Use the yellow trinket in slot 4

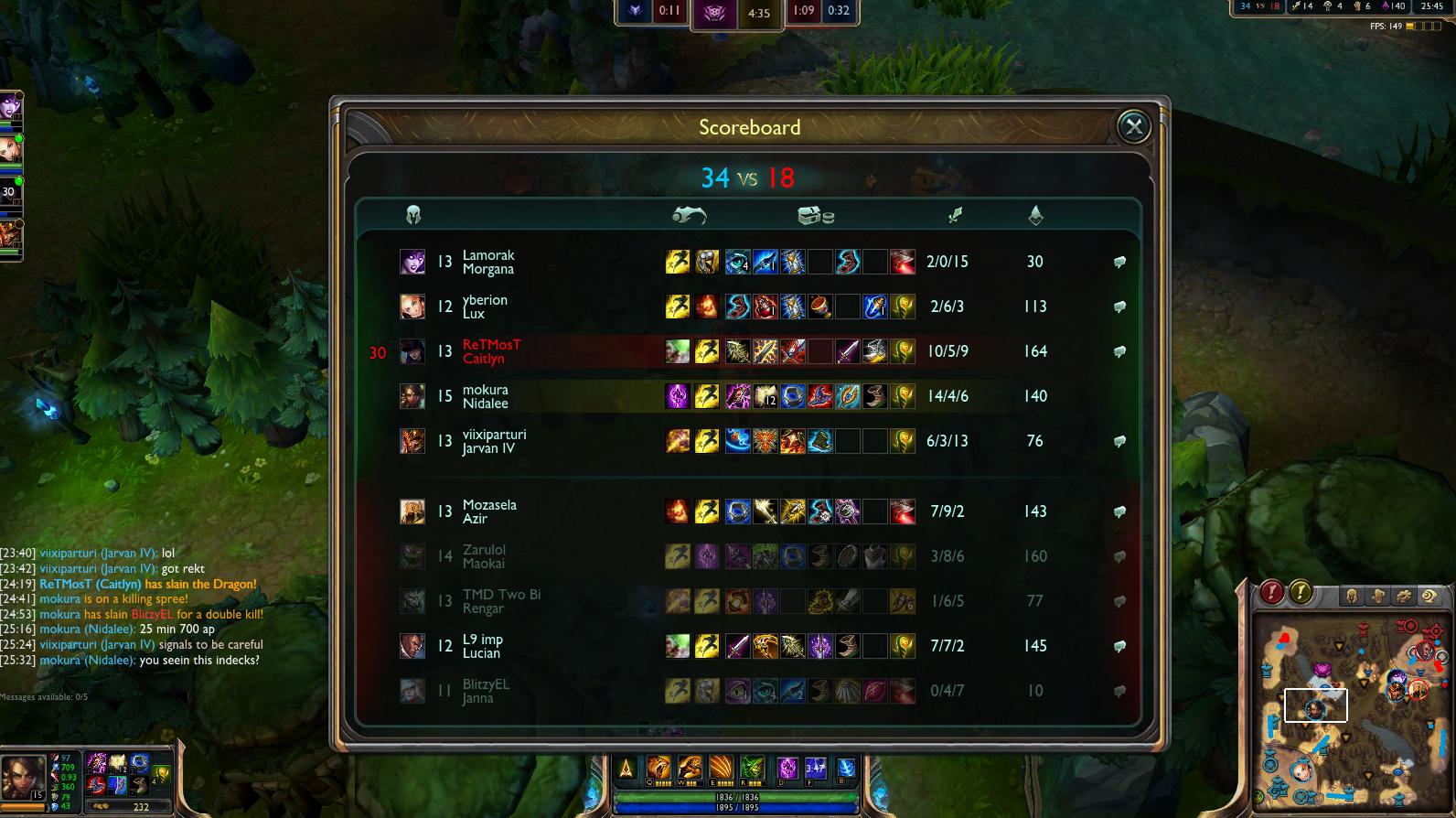point(161,774)
